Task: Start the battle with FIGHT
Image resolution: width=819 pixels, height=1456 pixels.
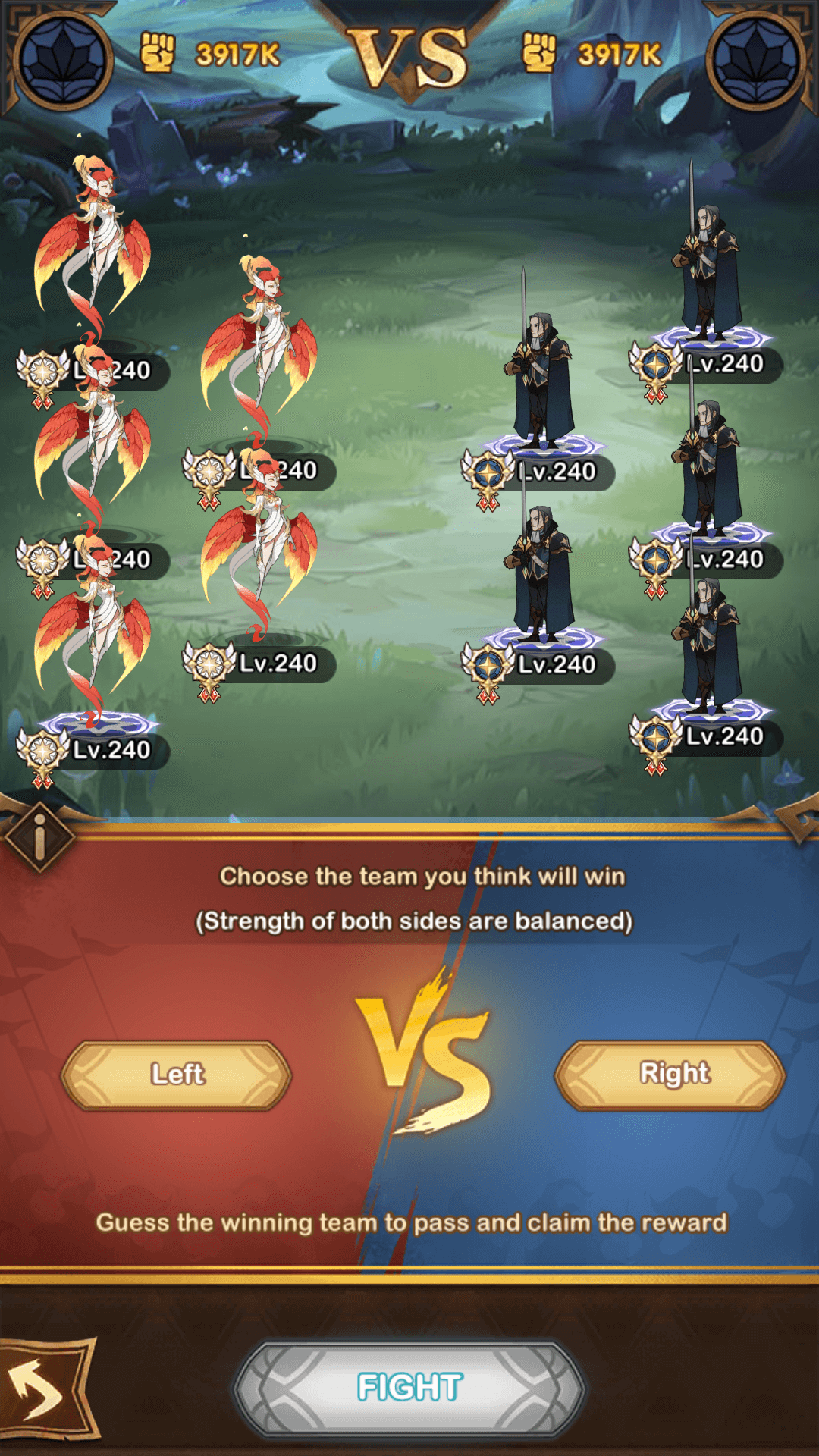Action: coord(409,1387)
